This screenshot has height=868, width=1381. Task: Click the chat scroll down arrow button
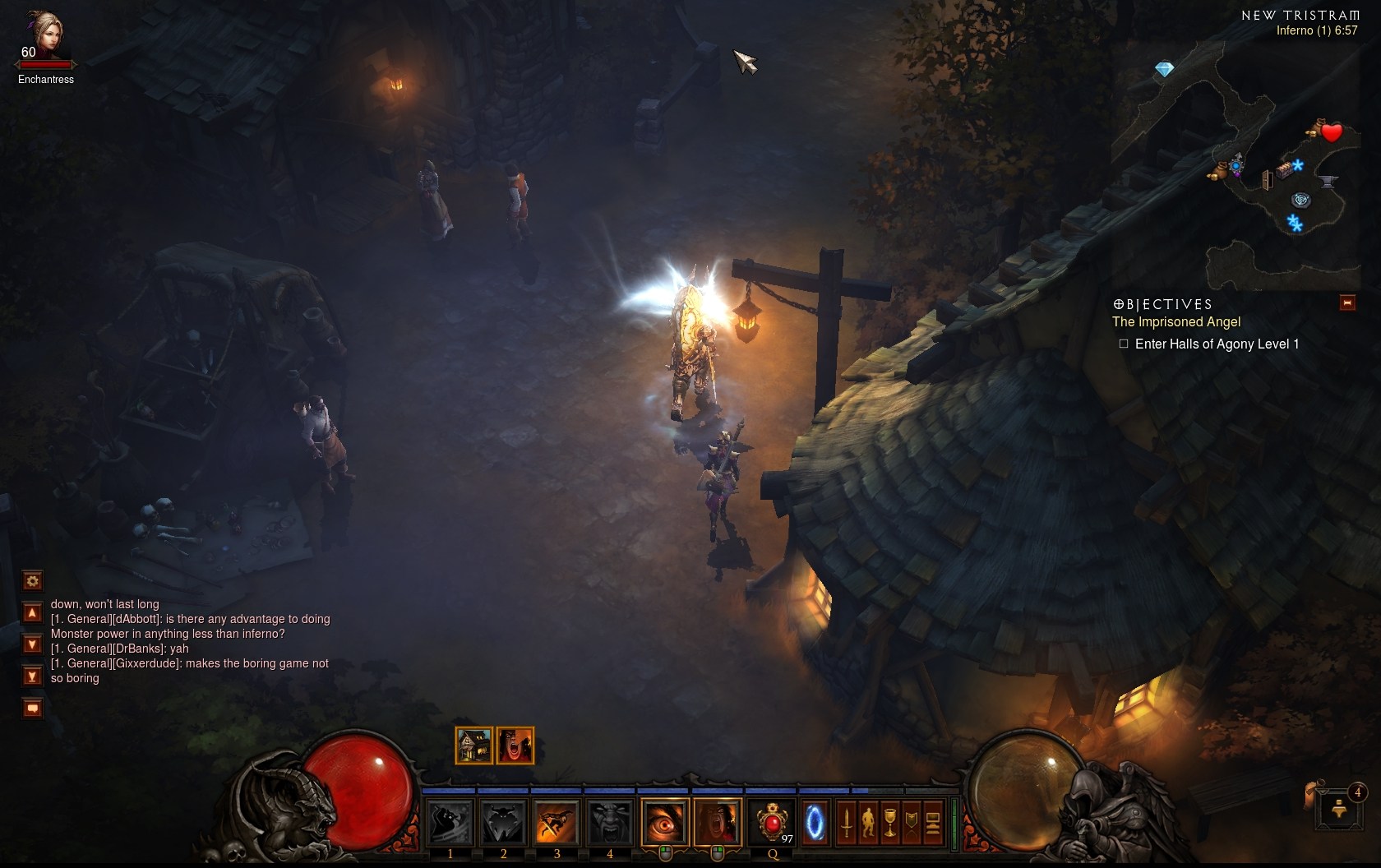(32, 644)
